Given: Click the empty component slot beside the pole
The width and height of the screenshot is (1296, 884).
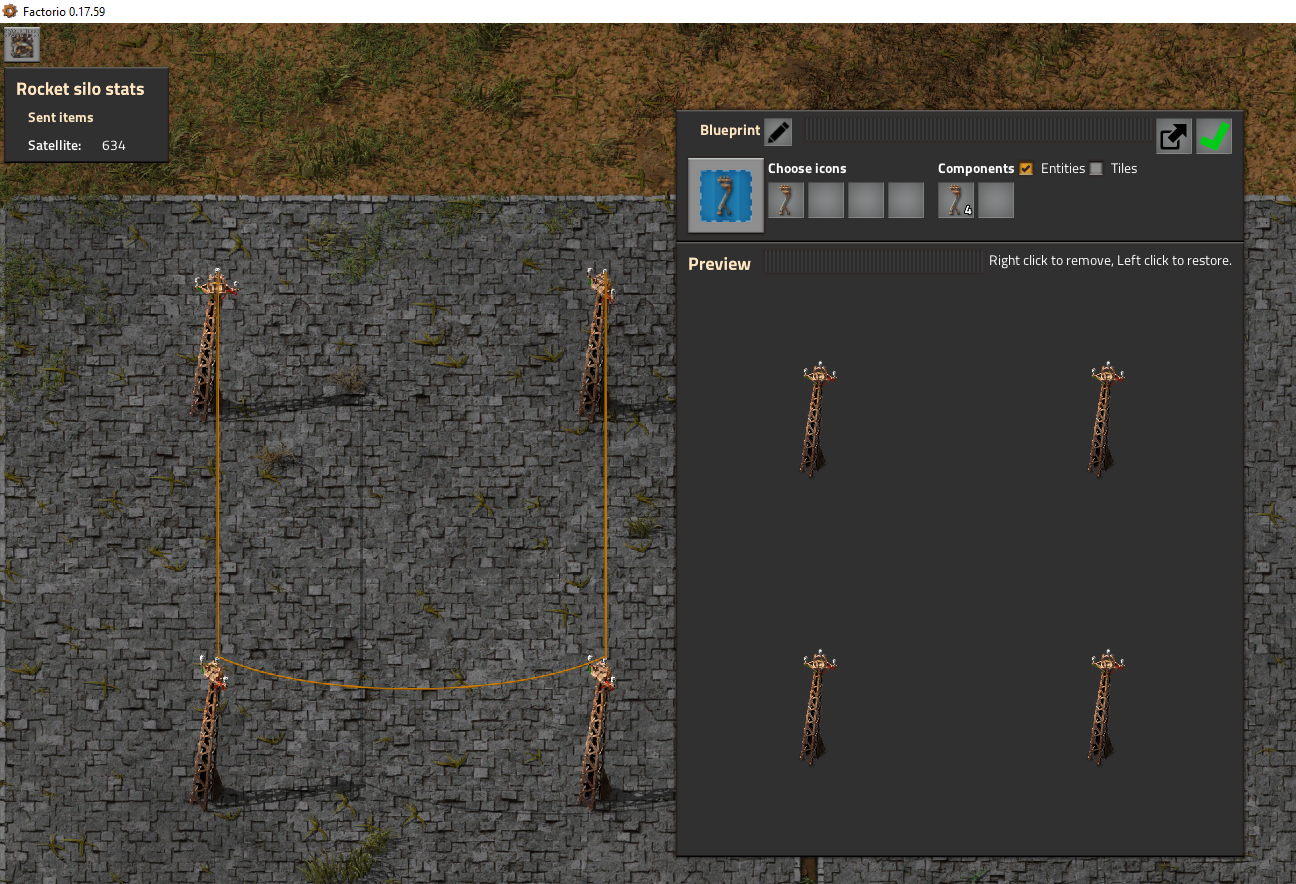Looking at the screenshot, I should point(995,199).
